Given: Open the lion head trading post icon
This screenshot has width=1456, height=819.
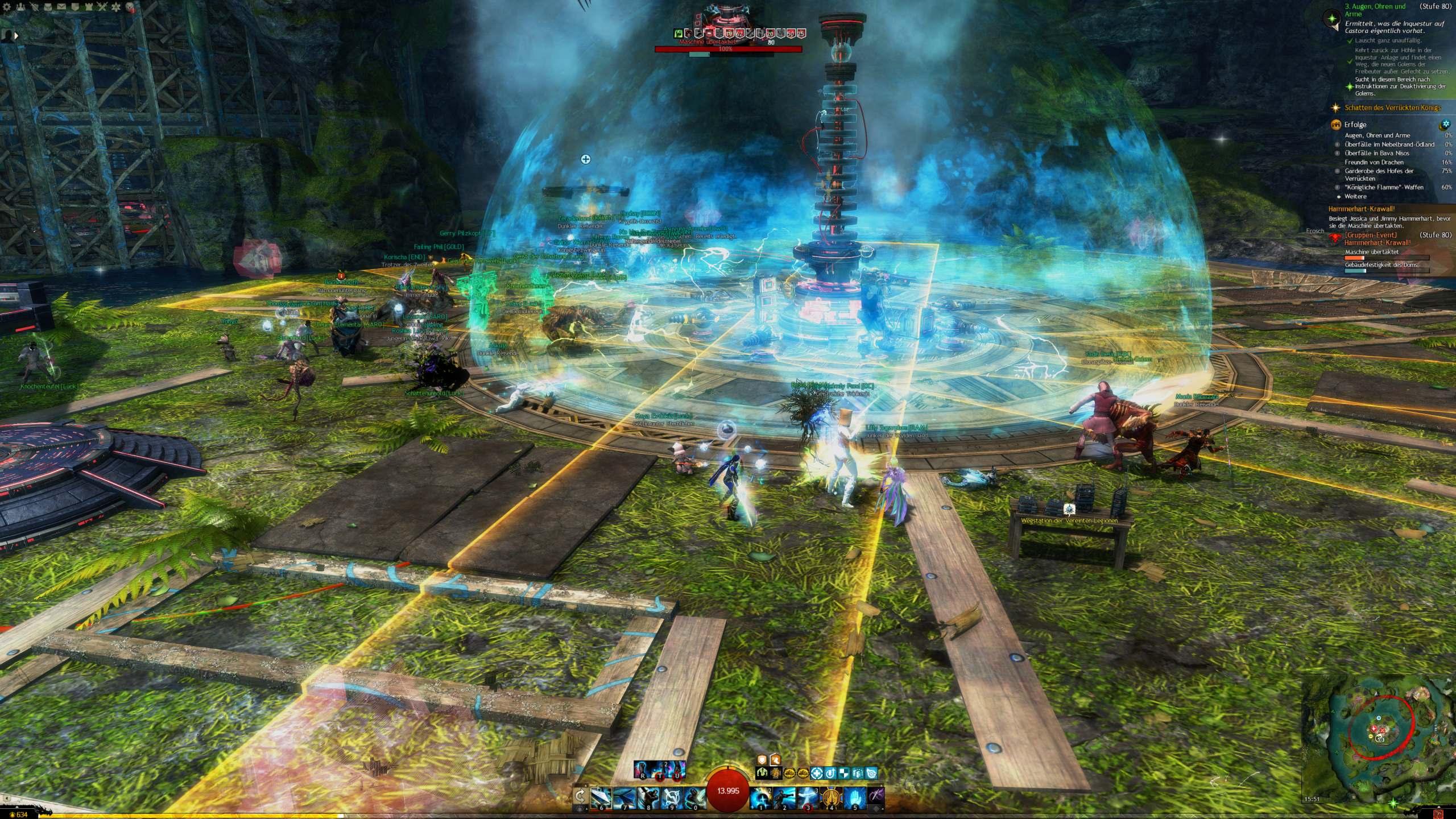Looking at the screenshot, I should click(130, 7).
